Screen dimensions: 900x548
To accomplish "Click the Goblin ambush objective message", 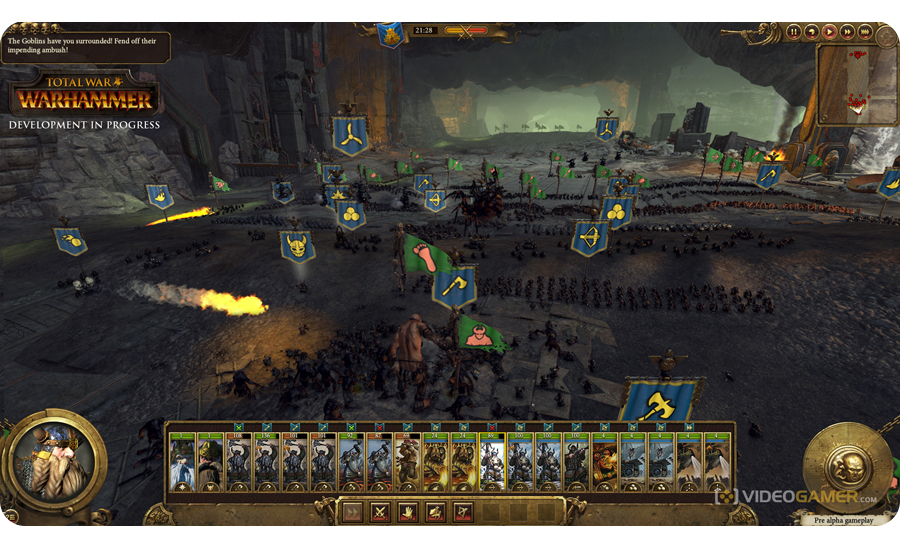I will pyautogui.click(x=86, y=45).
